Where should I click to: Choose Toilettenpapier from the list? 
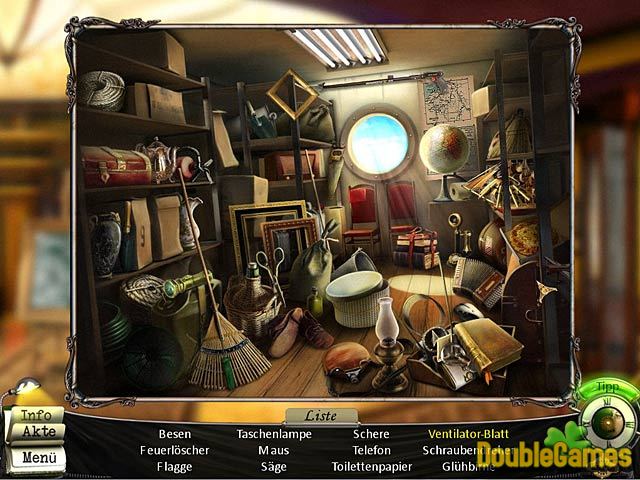(371, 466)
